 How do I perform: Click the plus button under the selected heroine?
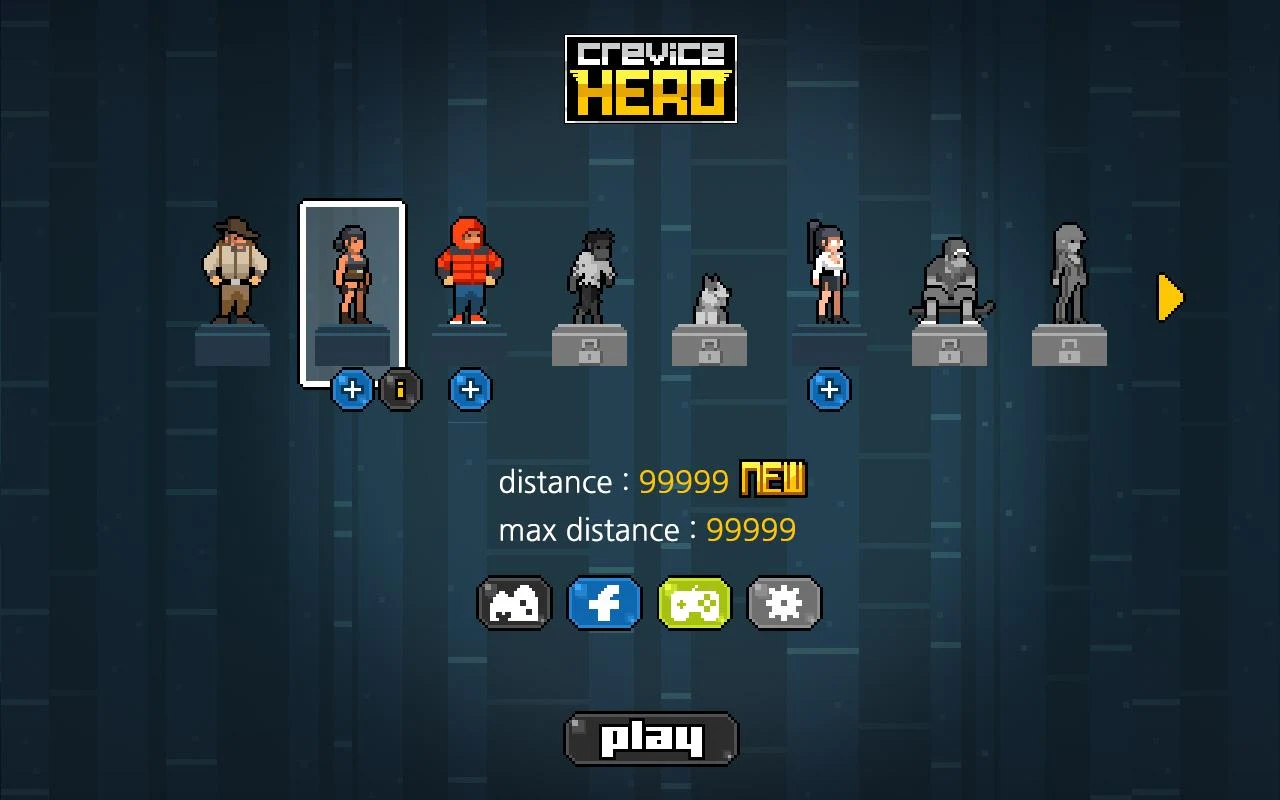tap(351, 390)
